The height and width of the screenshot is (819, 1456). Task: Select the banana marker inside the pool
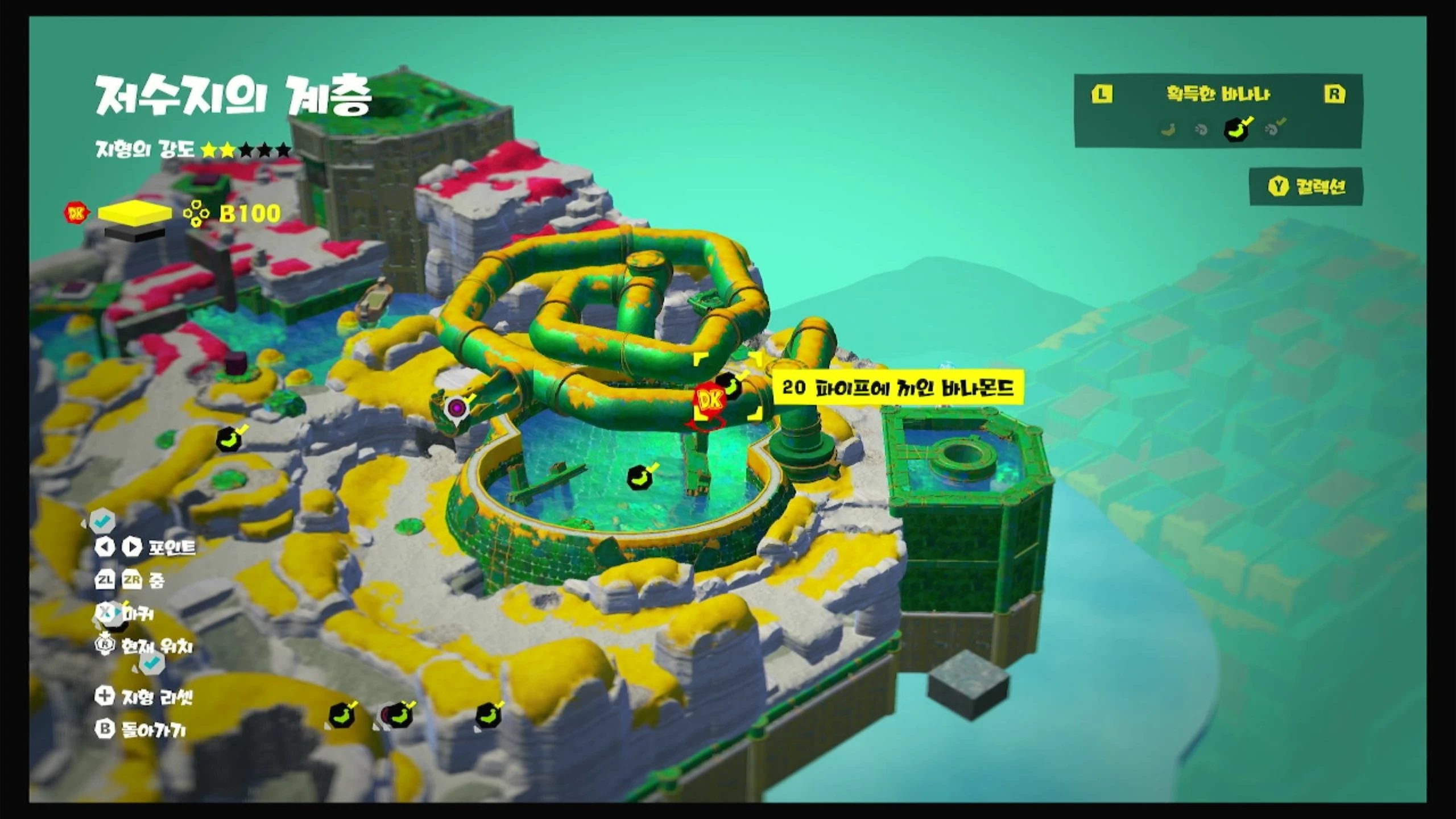click(x=640, y=477)
